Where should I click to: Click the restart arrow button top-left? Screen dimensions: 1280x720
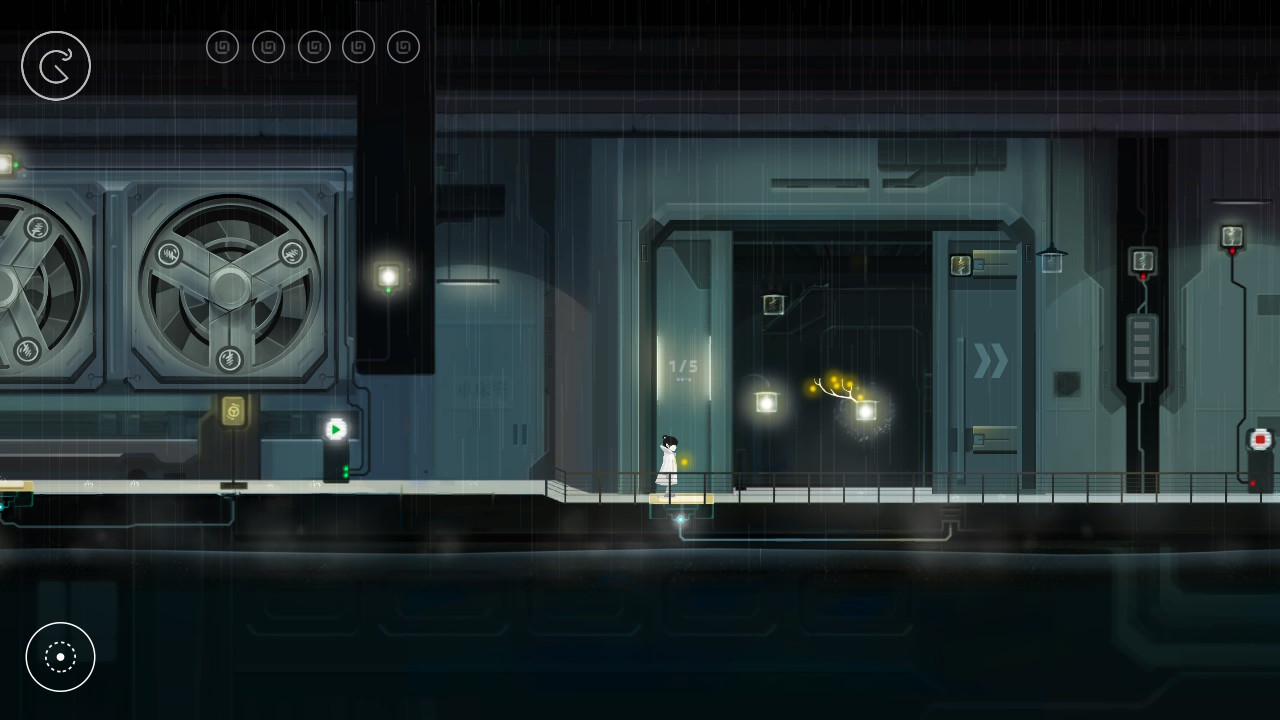coord(56,65)
